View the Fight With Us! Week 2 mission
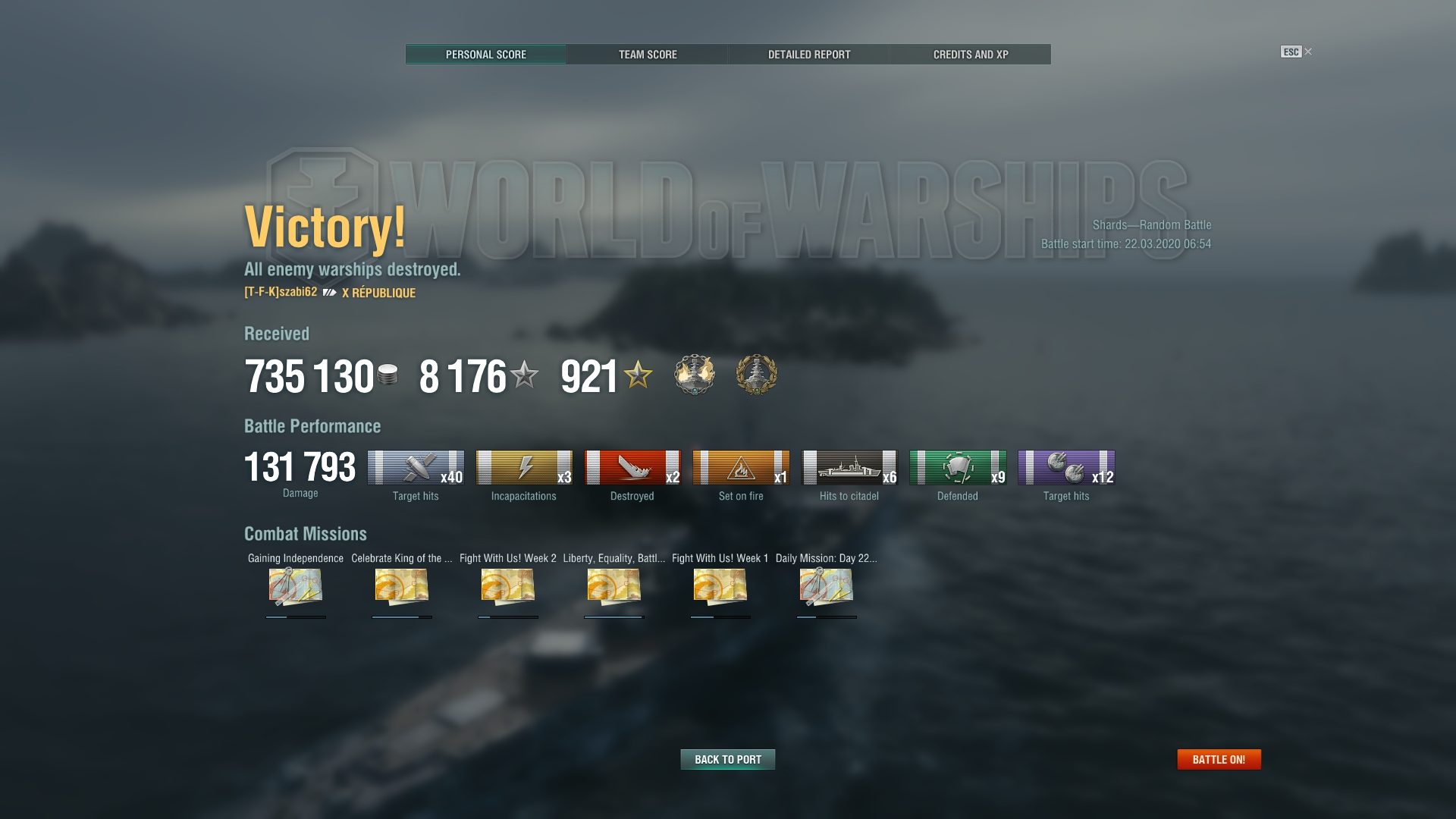This screenshot has width=1456, height=819. click(507, 586)
